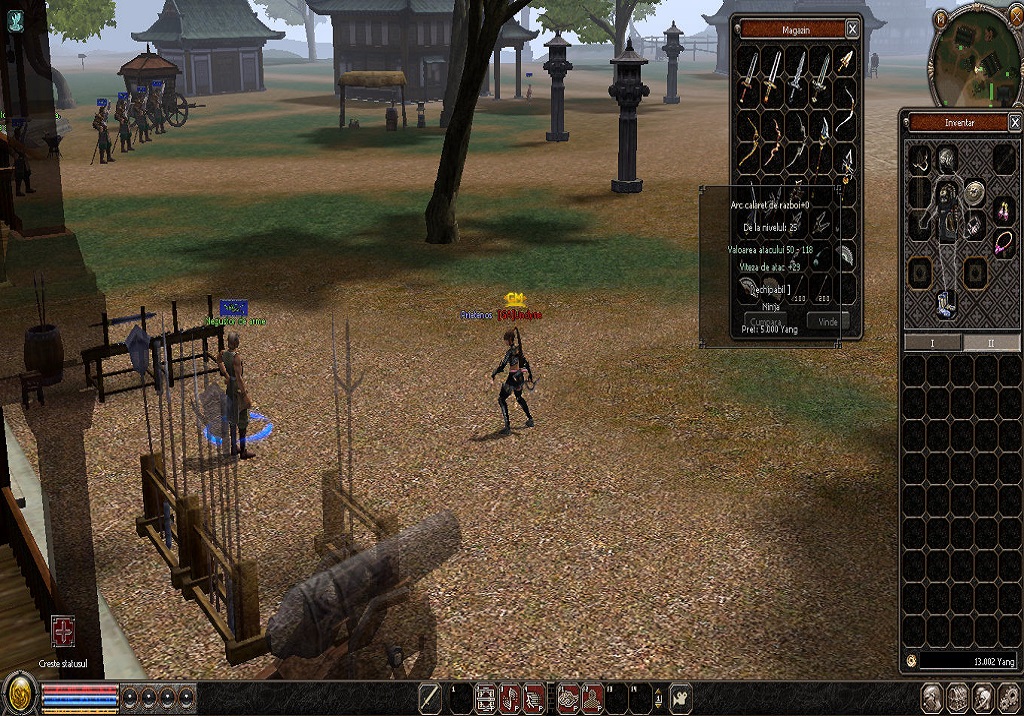This screenshot has width=1024, height=716.
Task: Select the round shield equipment slot
Action: click(975, 193)
